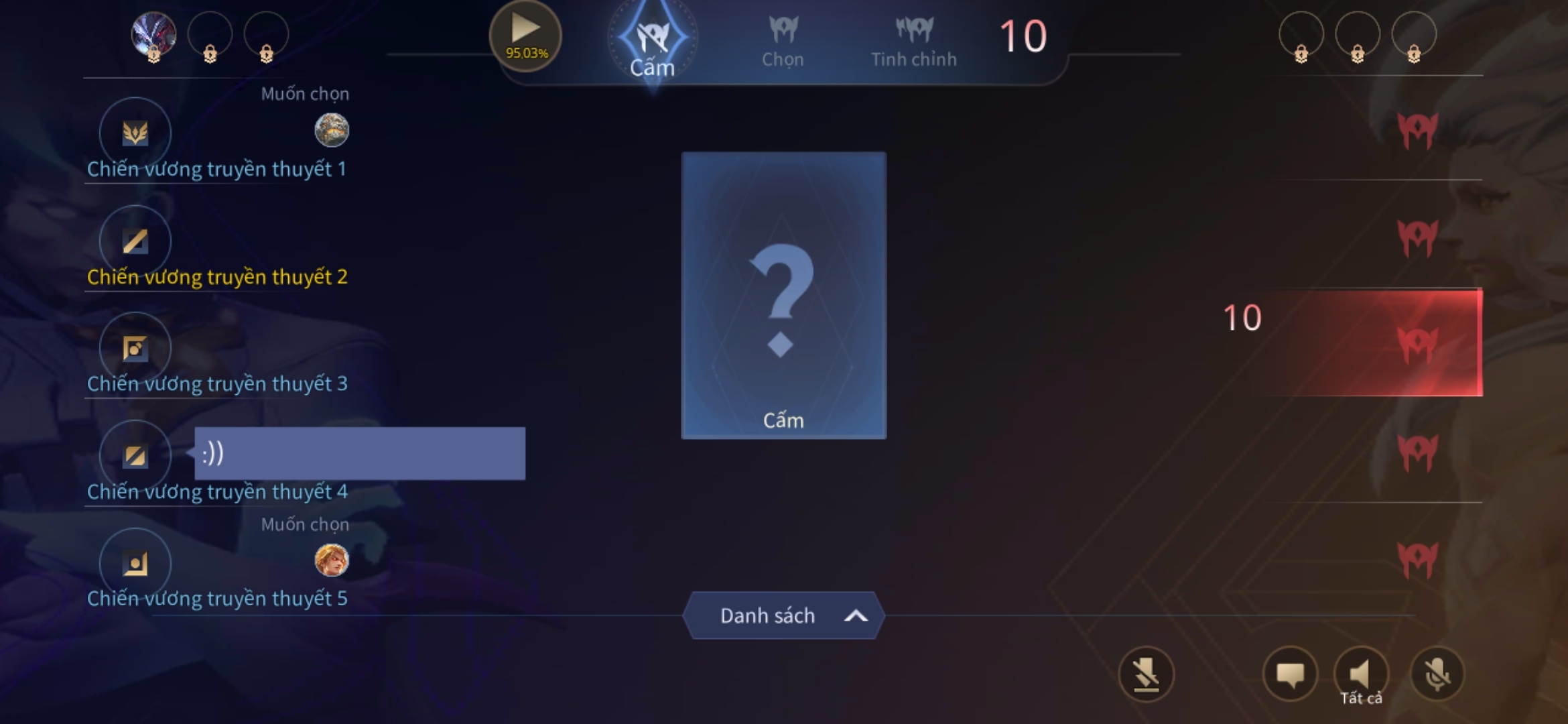
Task: Select the Muốn chọn hero thumbnail of player 5
Action: [331, 562]
